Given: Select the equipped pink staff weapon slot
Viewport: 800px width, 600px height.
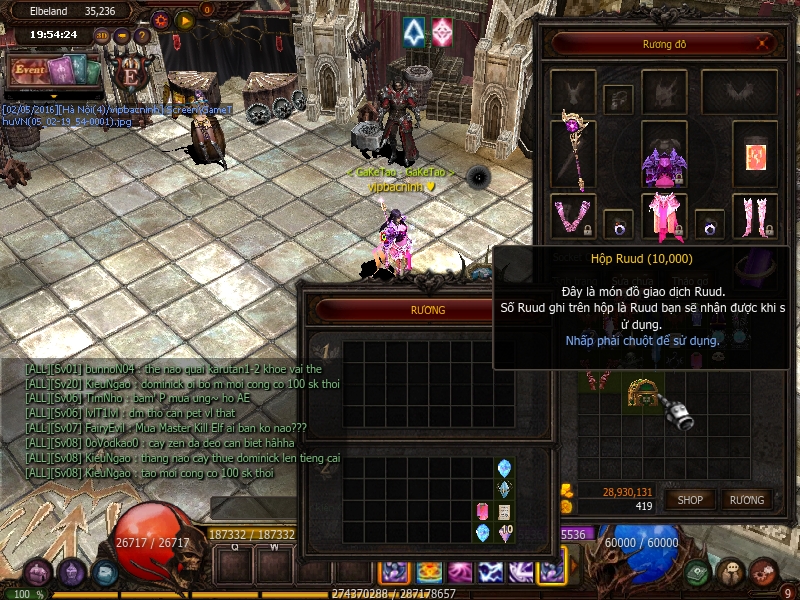Looking at the screenshot, I should point(574,150).
